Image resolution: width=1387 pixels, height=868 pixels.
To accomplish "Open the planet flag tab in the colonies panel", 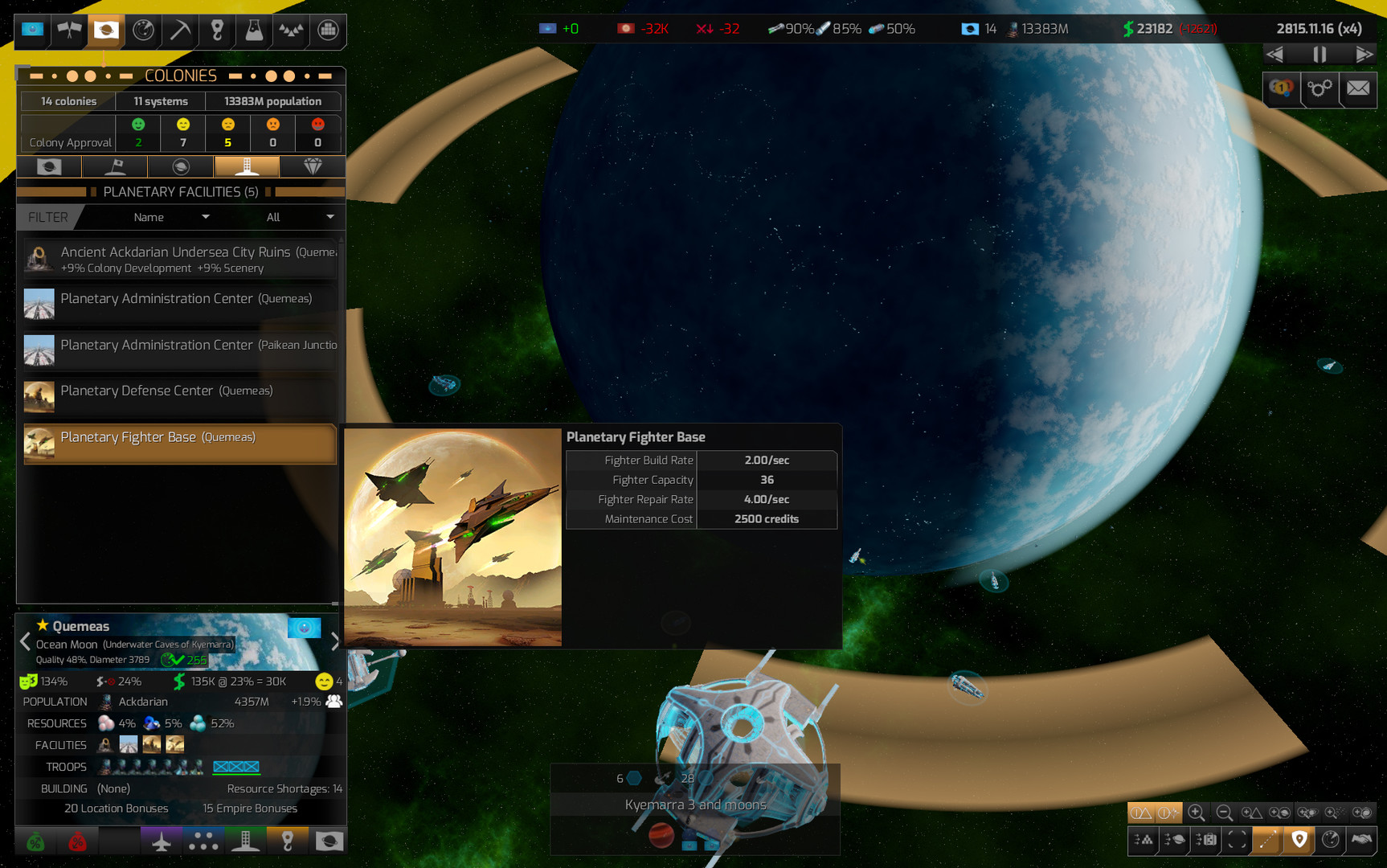I will pyautogui.click(x=49, y=166).
